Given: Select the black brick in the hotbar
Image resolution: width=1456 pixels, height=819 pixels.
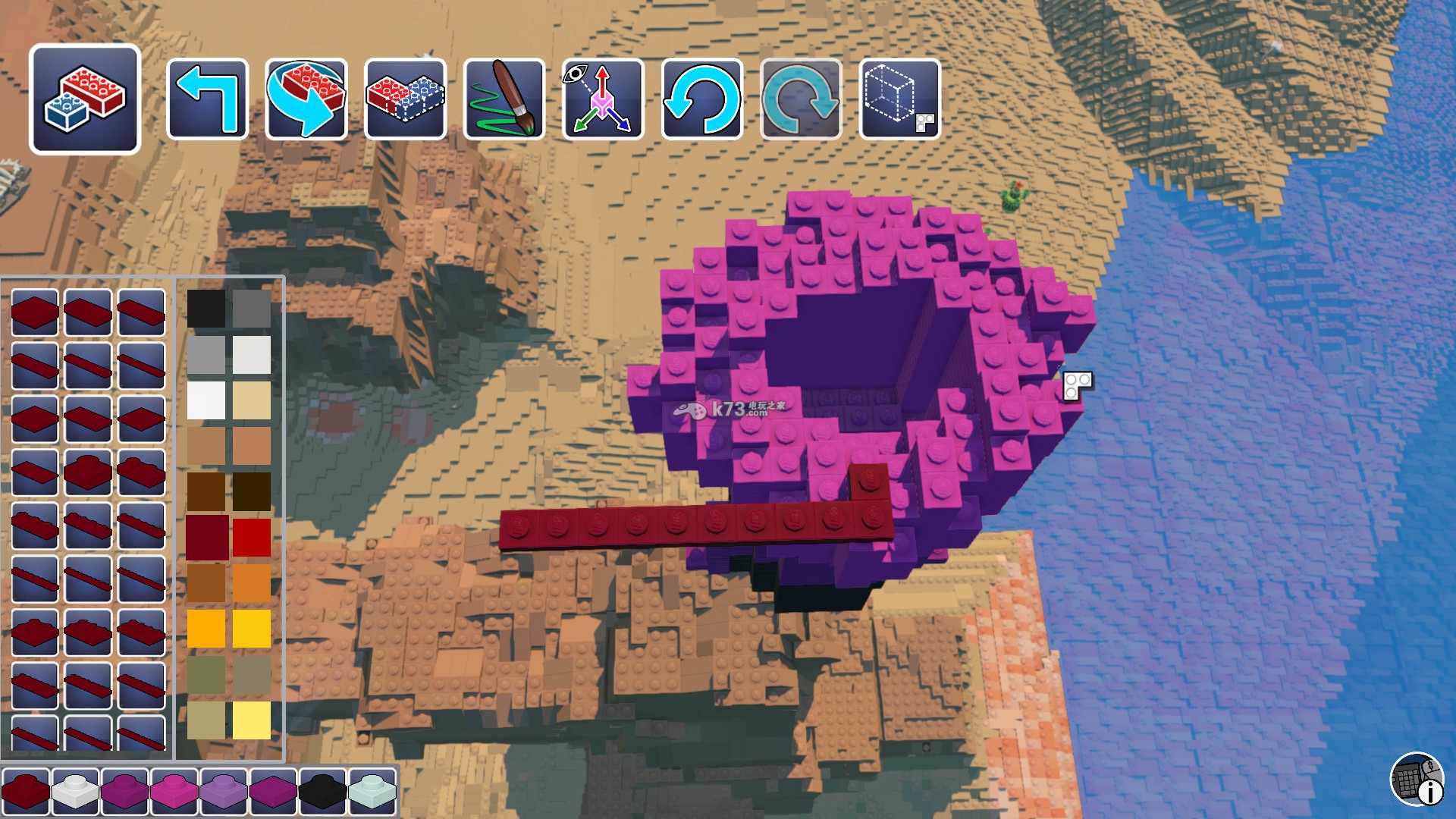Looking at the screenshot, I should tap(322, 791).
